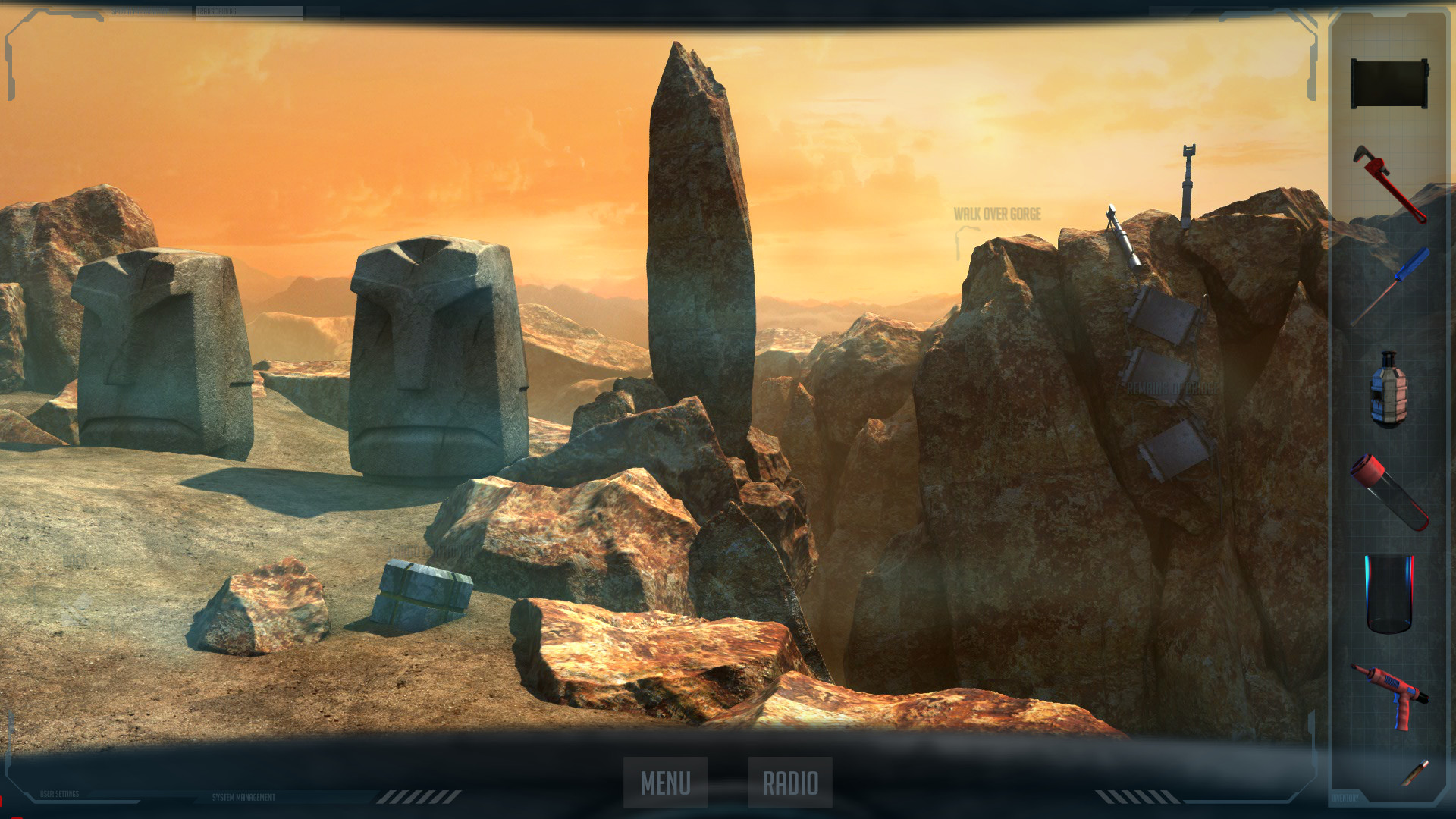Open SYSTEM MANAGEMENT at the bottom
This screenshot has width=1456, height=819.
click(x=243, y=797)
